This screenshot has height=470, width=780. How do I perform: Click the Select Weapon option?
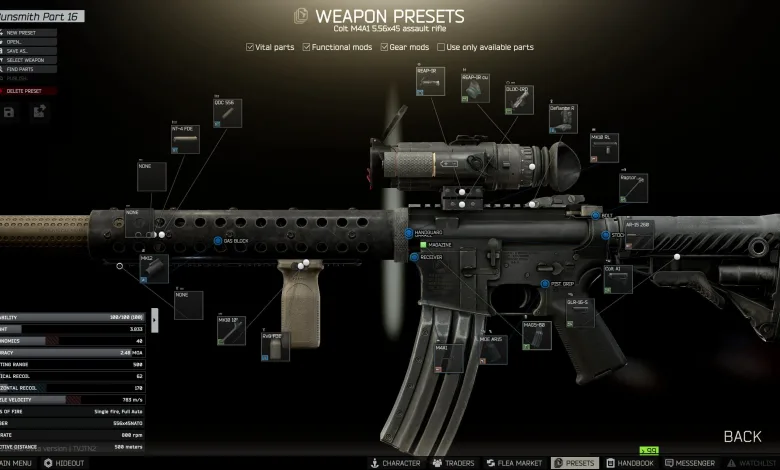pyautogui.click(x=28, y=60)
